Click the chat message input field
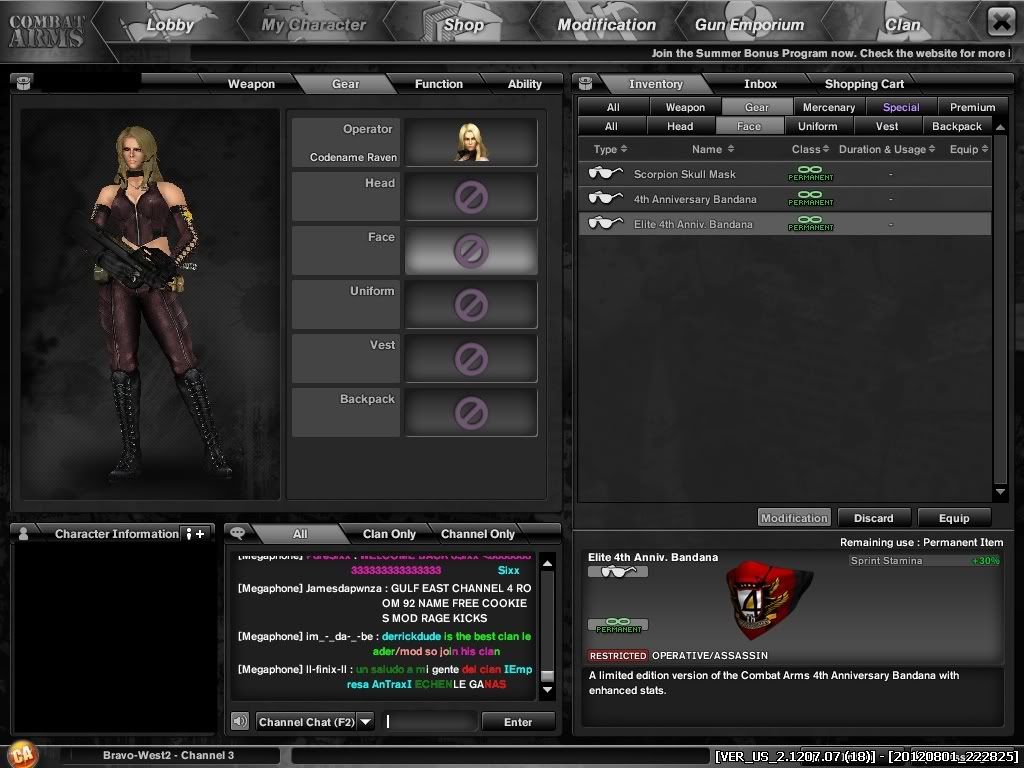 (430, 722)
